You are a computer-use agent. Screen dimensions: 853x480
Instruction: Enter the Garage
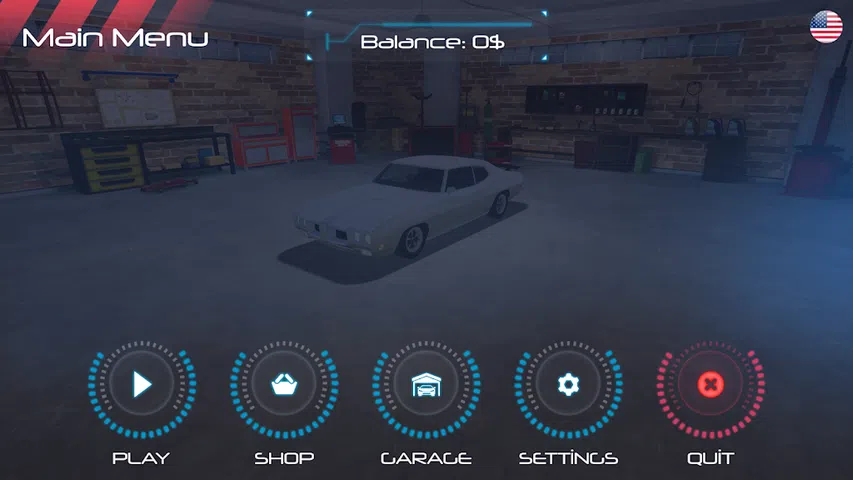(x=426, y=385)
